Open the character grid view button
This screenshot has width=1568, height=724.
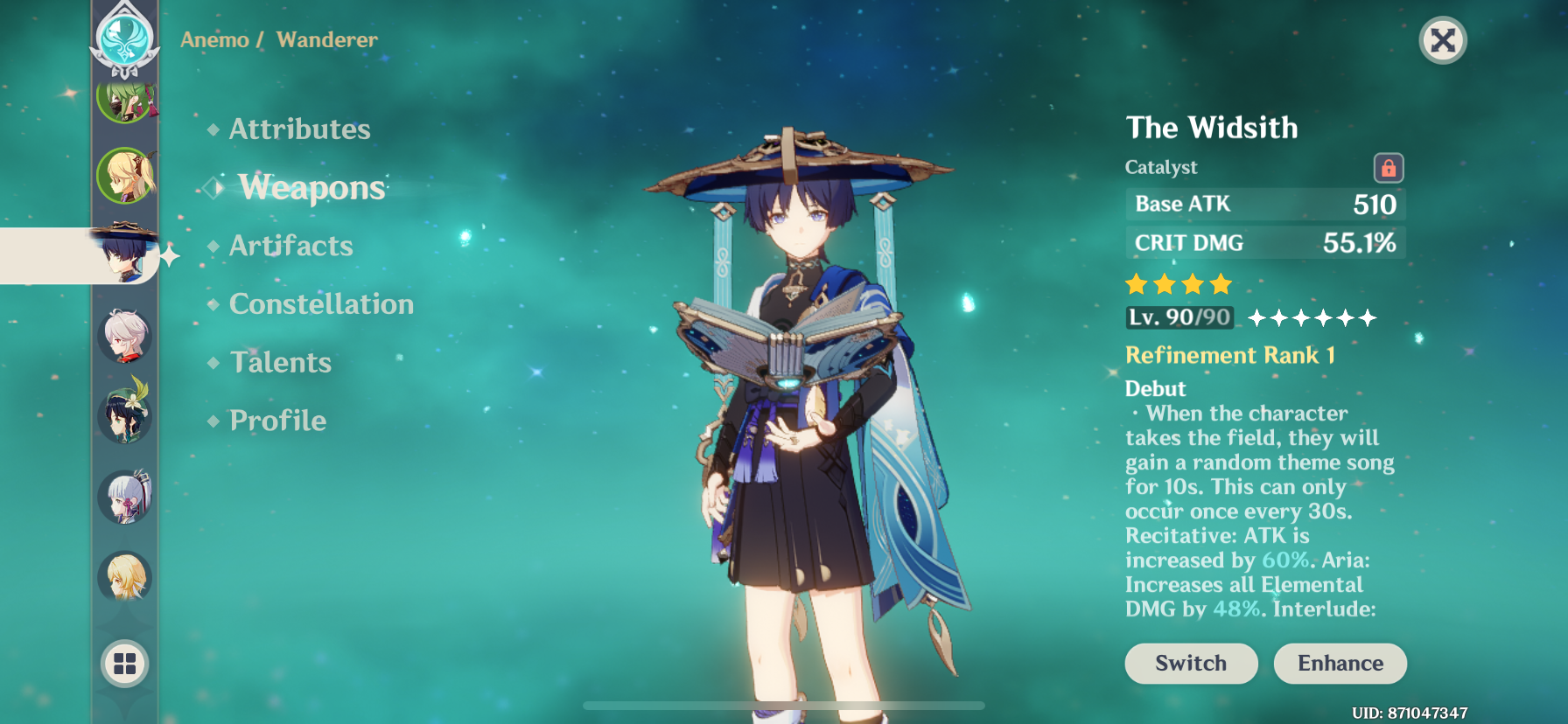(125, 664)
